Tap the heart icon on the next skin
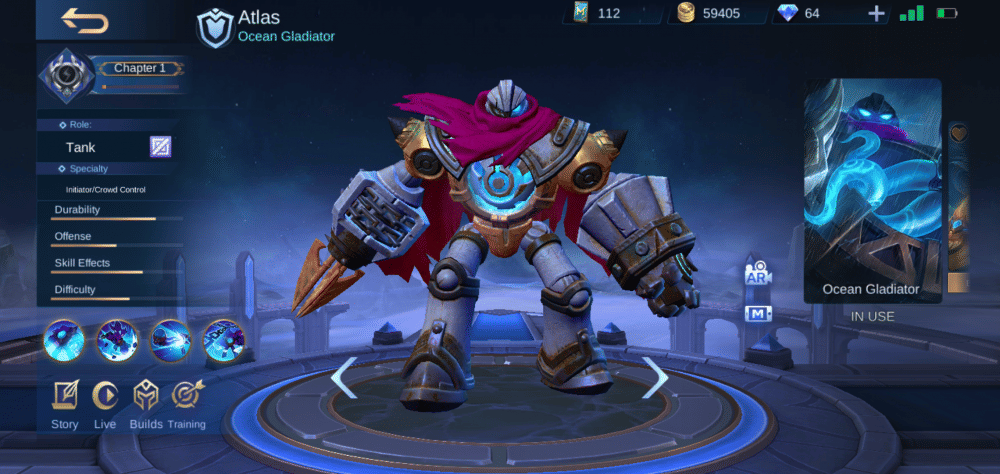1000x474 pixels. [958, 132]
